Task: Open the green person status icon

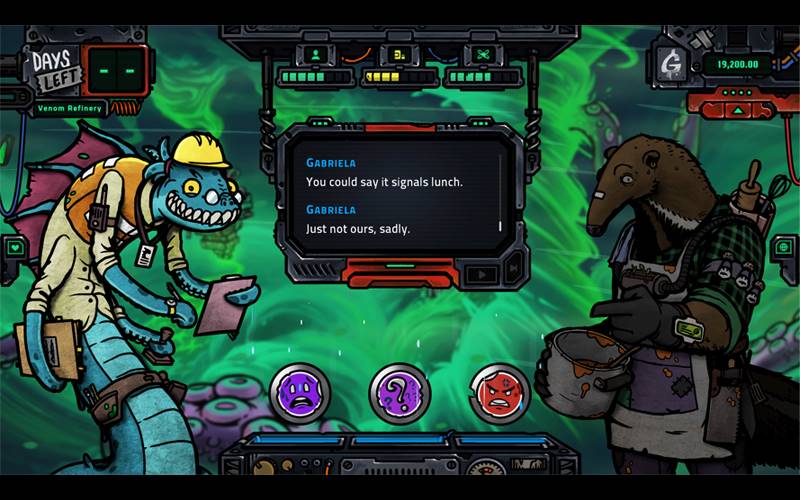Action: point(317,54)
